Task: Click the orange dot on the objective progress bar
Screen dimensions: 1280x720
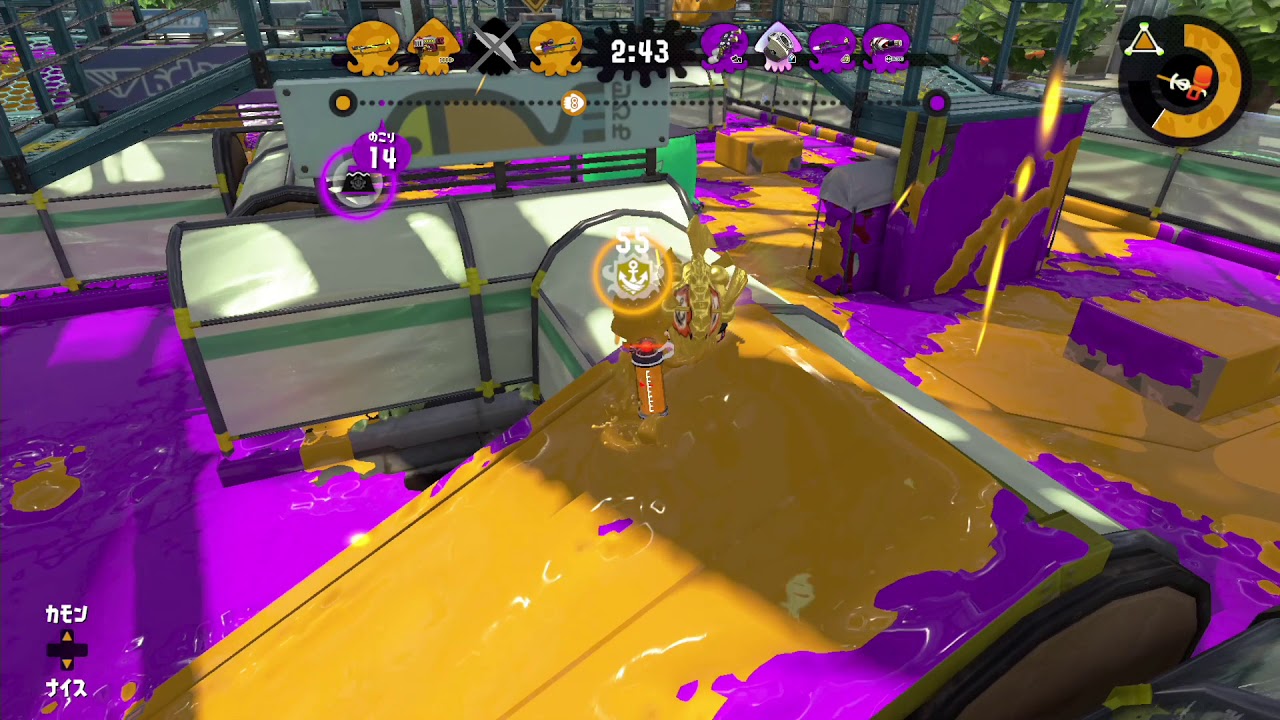Action: (x=344, y=102)
